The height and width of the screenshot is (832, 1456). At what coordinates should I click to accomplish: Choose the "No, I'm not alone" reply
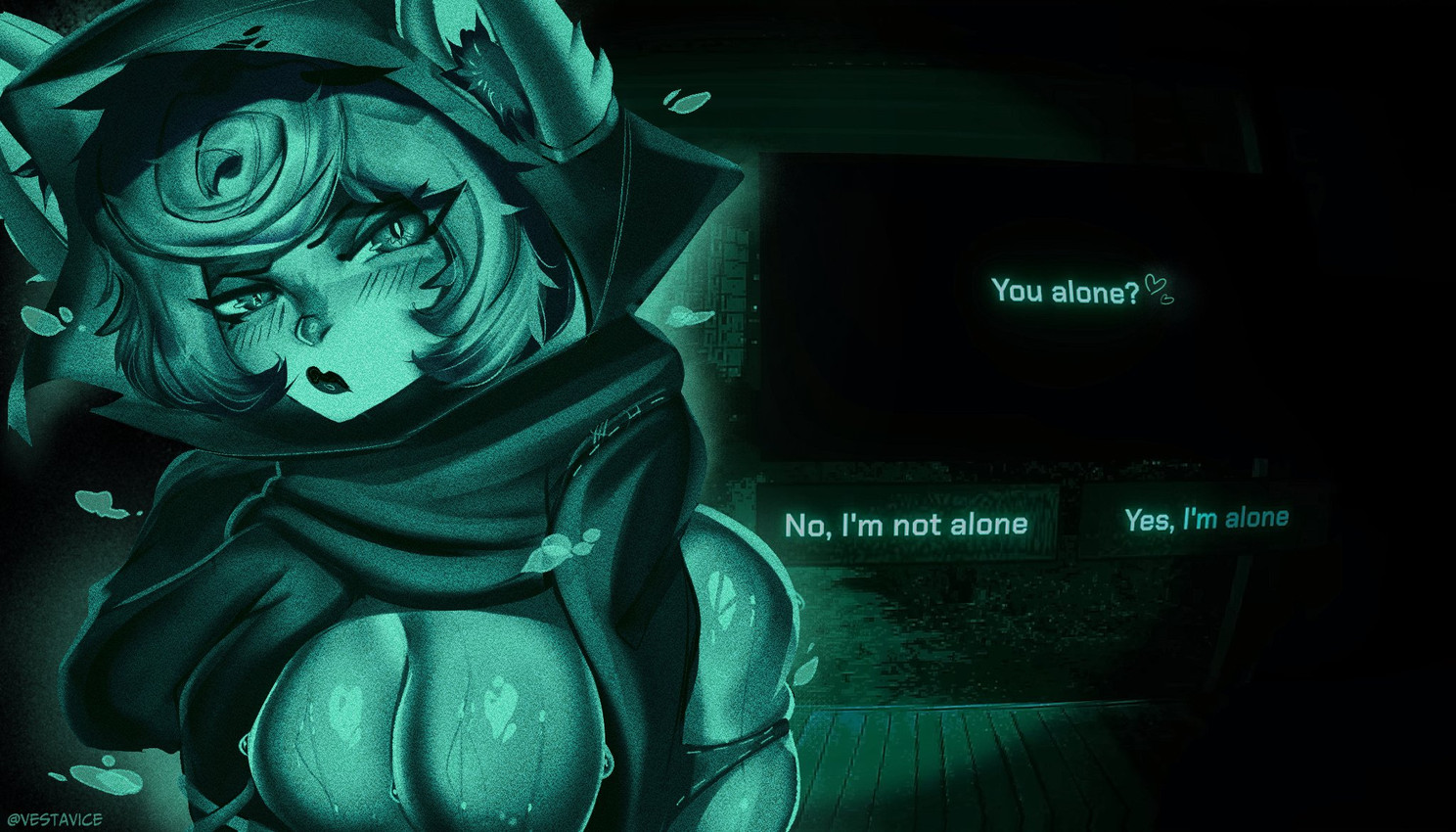click(906, 525)
